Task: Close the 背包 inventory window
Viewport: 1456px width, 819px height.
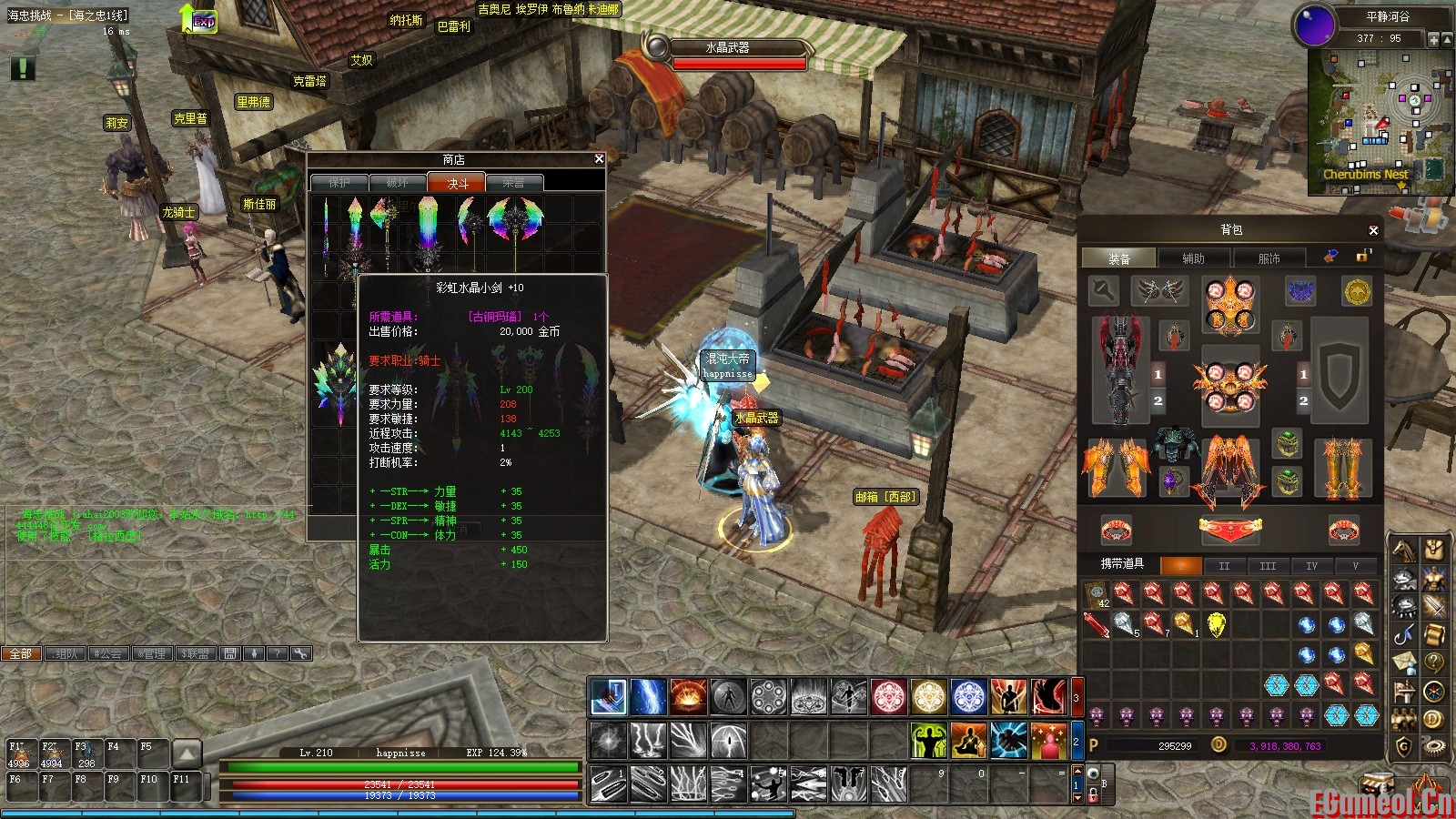Action: point(1373,230)
